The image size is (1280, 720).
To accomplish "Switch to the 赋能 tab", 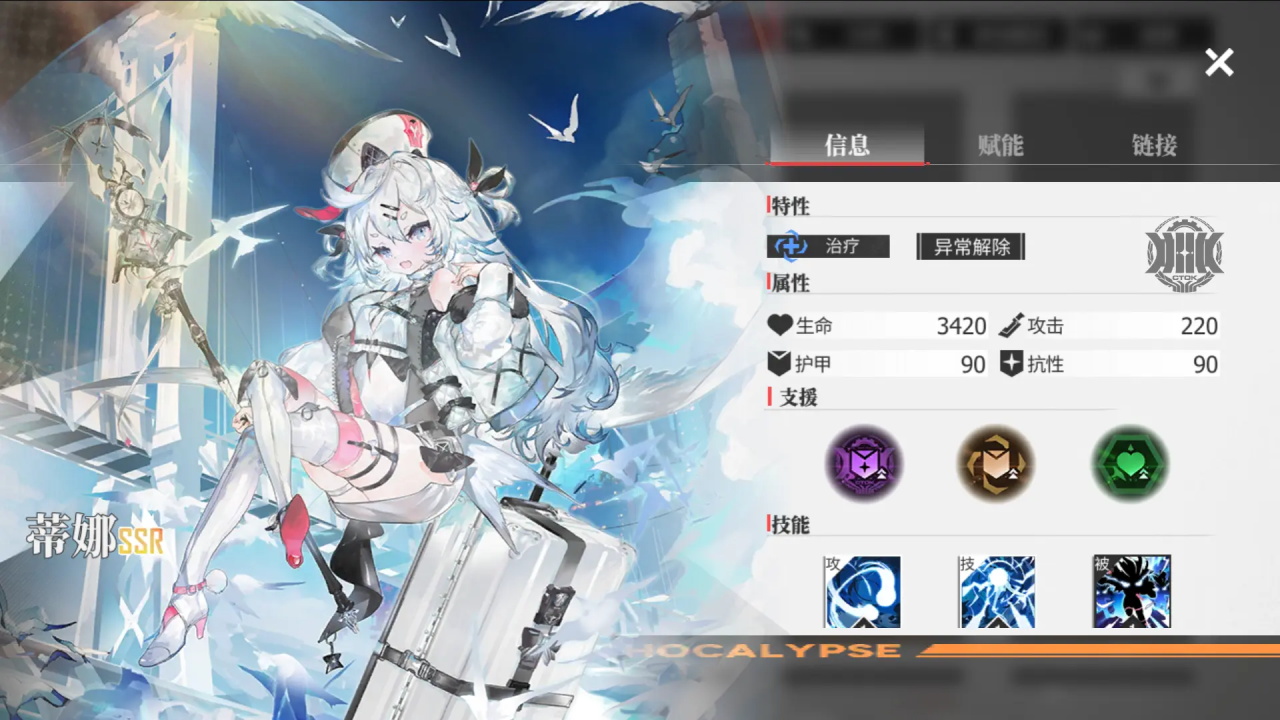I will point(1000,146).
